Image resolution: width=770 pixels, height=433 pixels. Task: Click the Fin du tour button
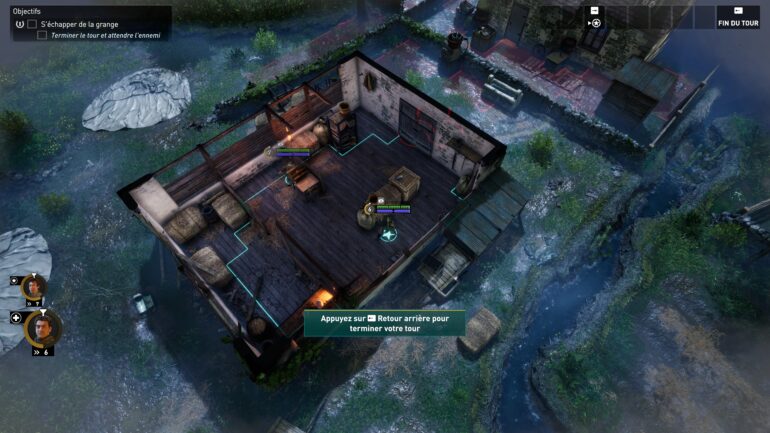click(738, 17)
